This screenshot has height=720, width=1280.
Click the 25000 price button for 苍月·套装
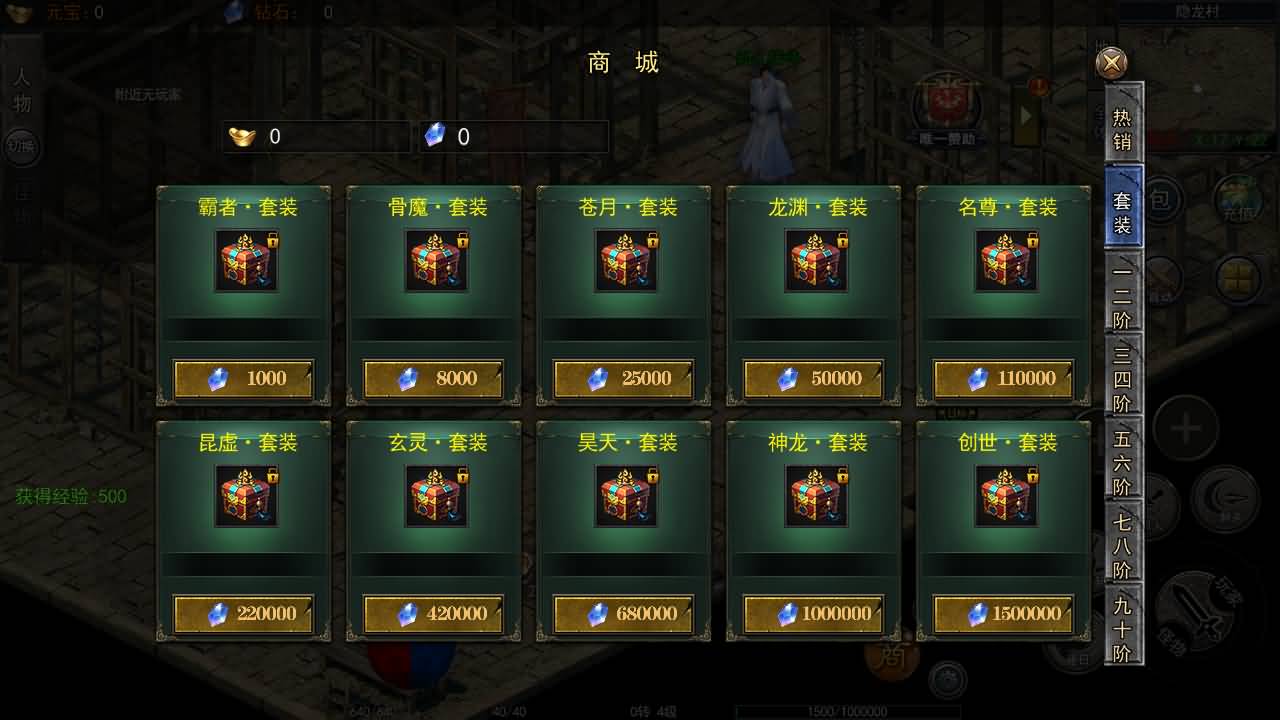point(624,379)
